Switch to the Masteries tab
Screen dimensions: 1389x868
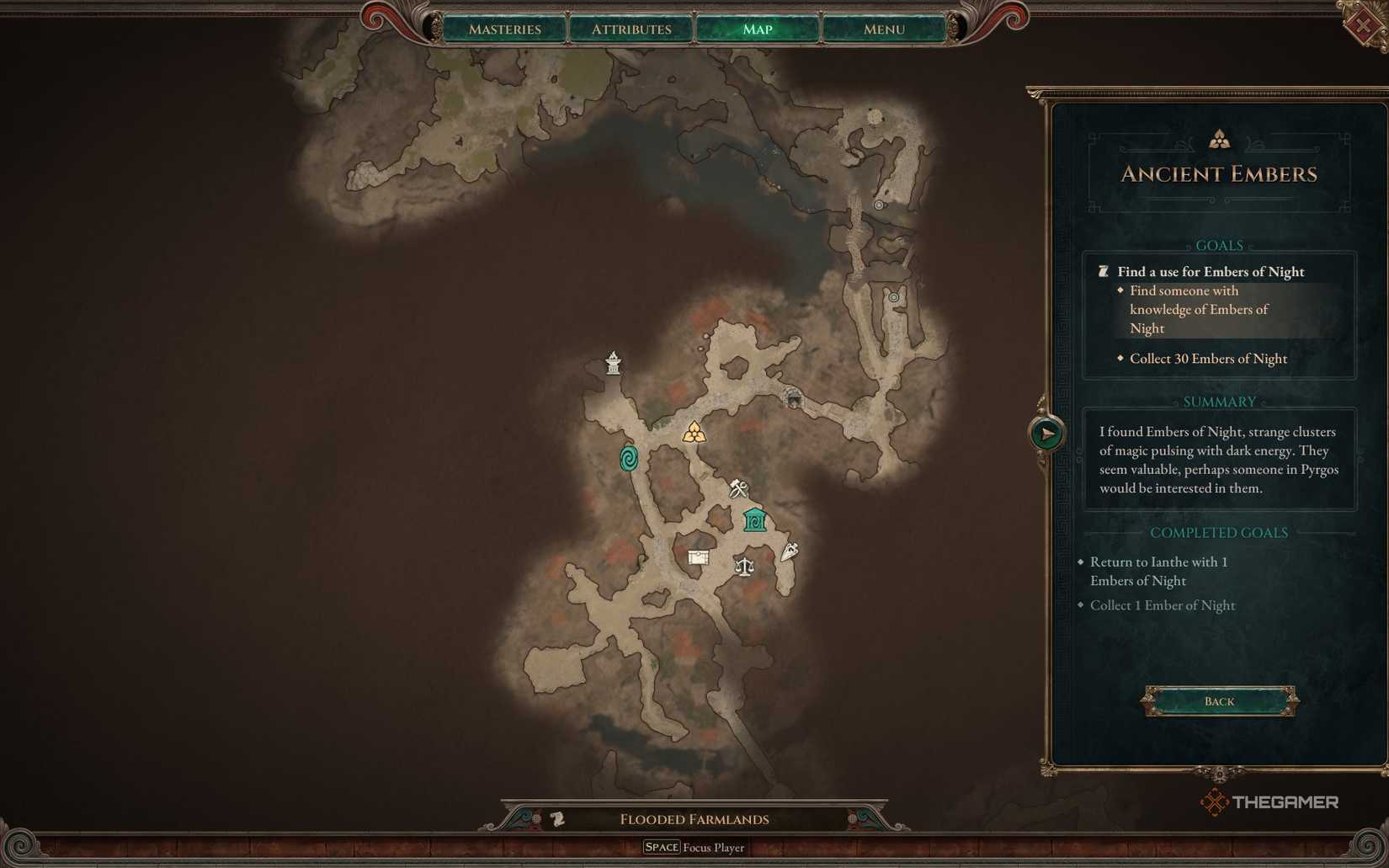[x=505, y=29]
